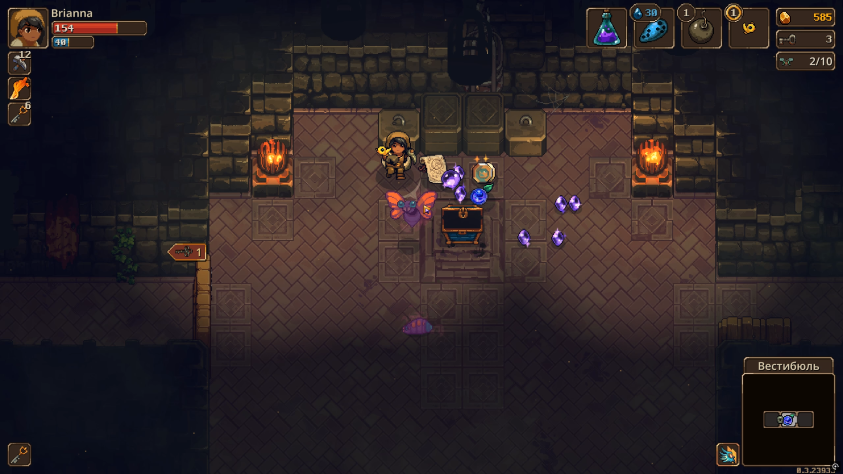Use the purple potion flask slot
Viewport: 843px width, 474px height.
click(606, 29)
